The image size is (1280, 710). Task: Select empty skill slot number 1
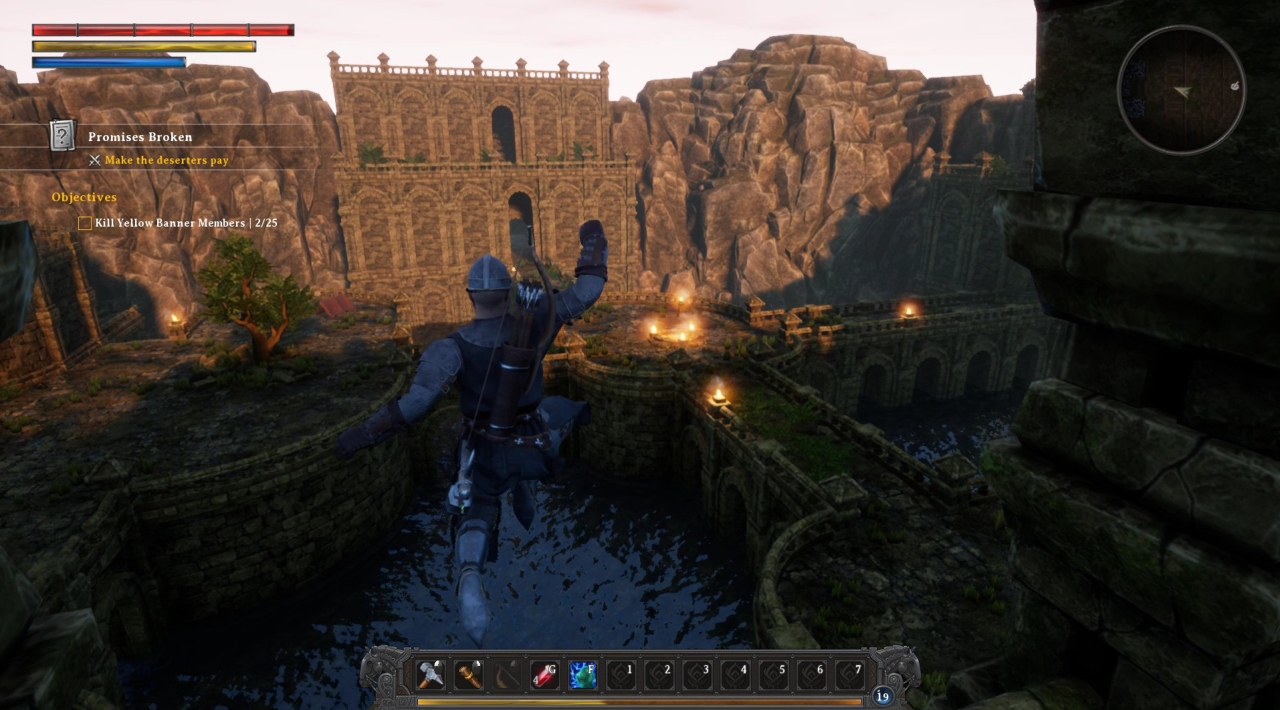click(621, 675)
